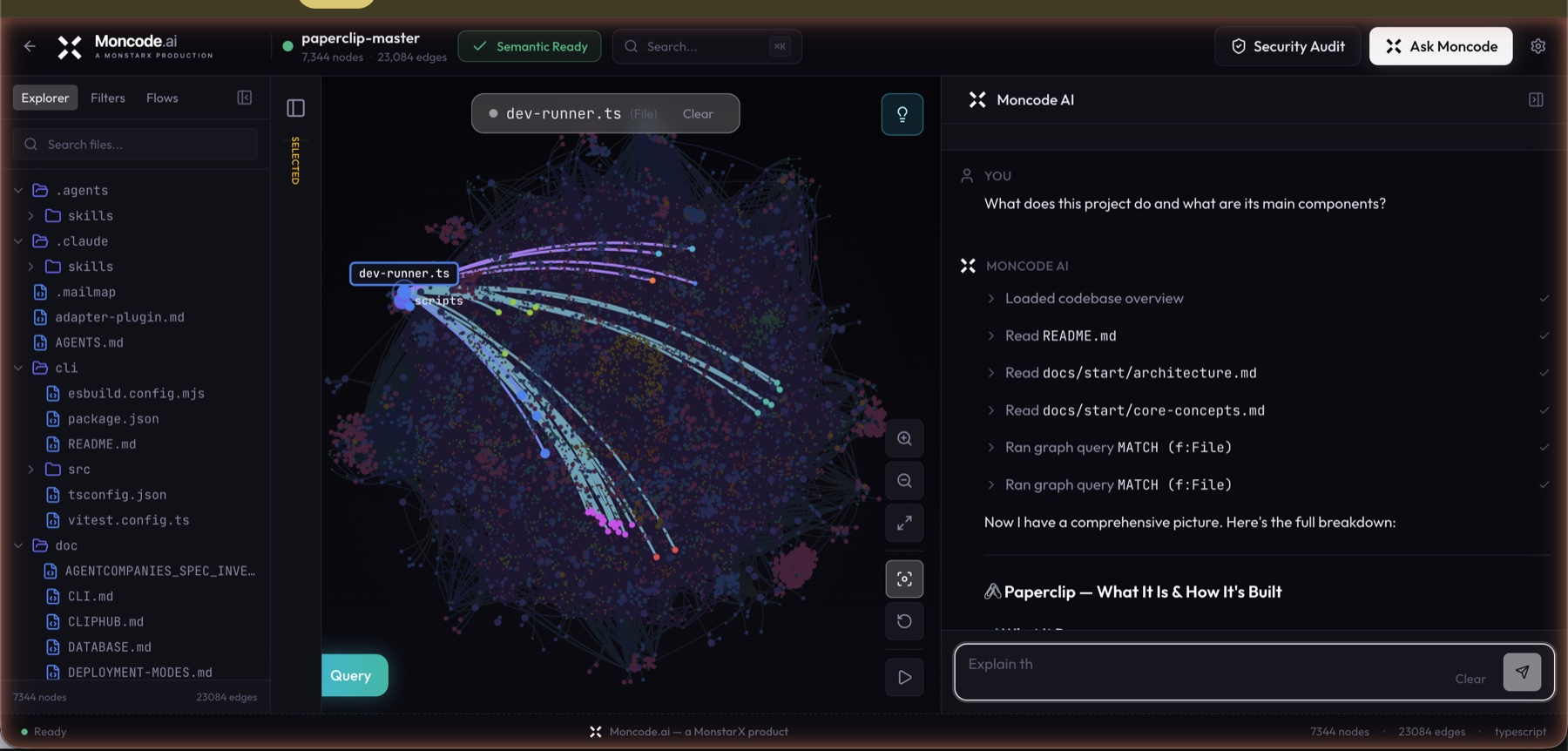
Task: Collapse the Explorer file sidebar
Action: [x=244, y=98]
